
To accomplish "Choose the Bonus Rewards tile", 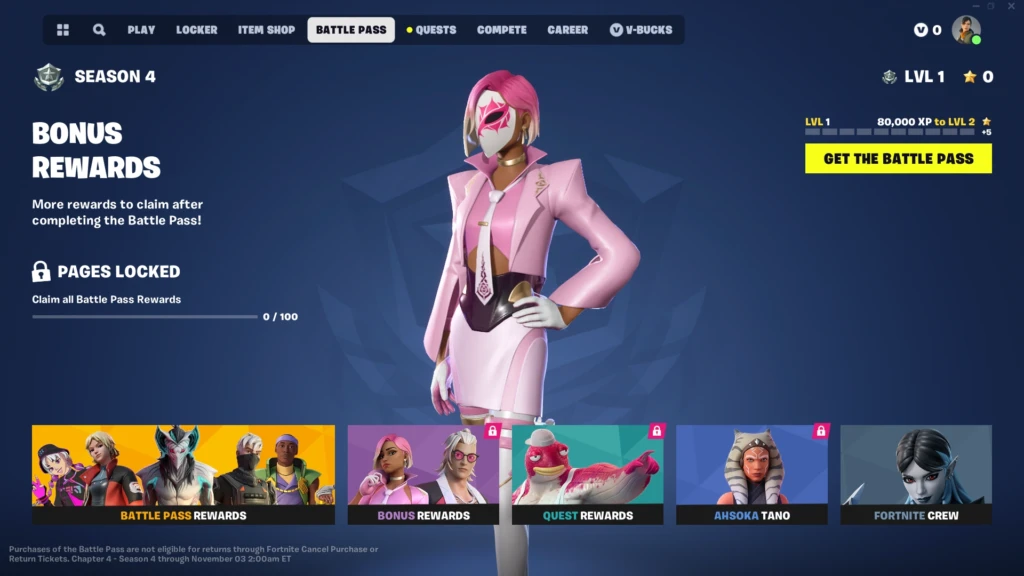I will [x=423, y=474].
